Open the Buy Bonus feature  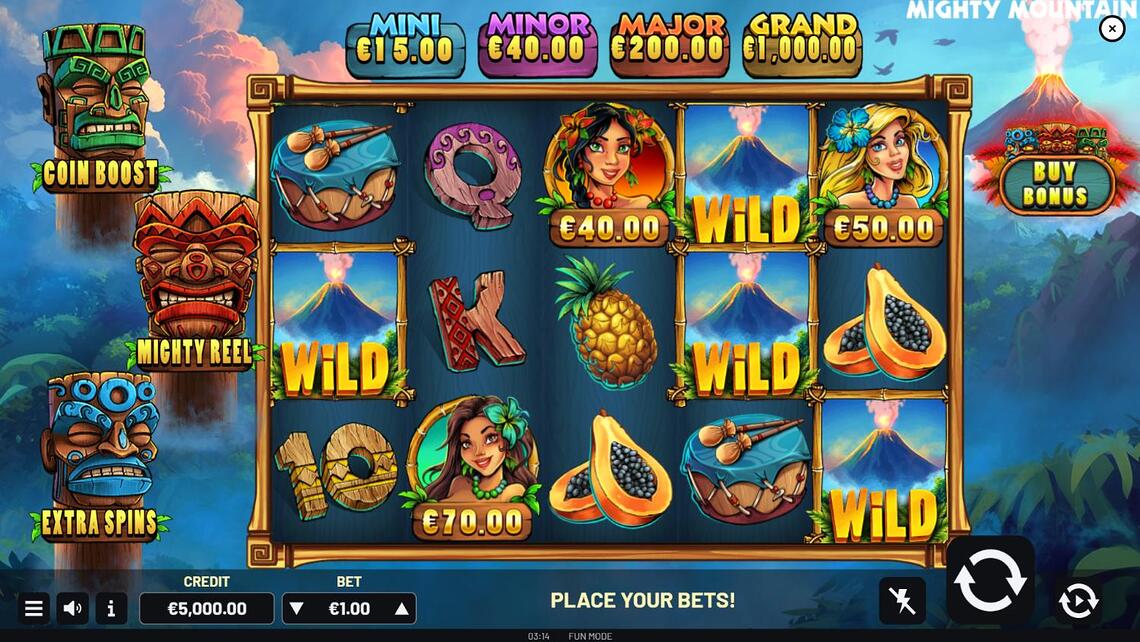[x=1054, y=184]
